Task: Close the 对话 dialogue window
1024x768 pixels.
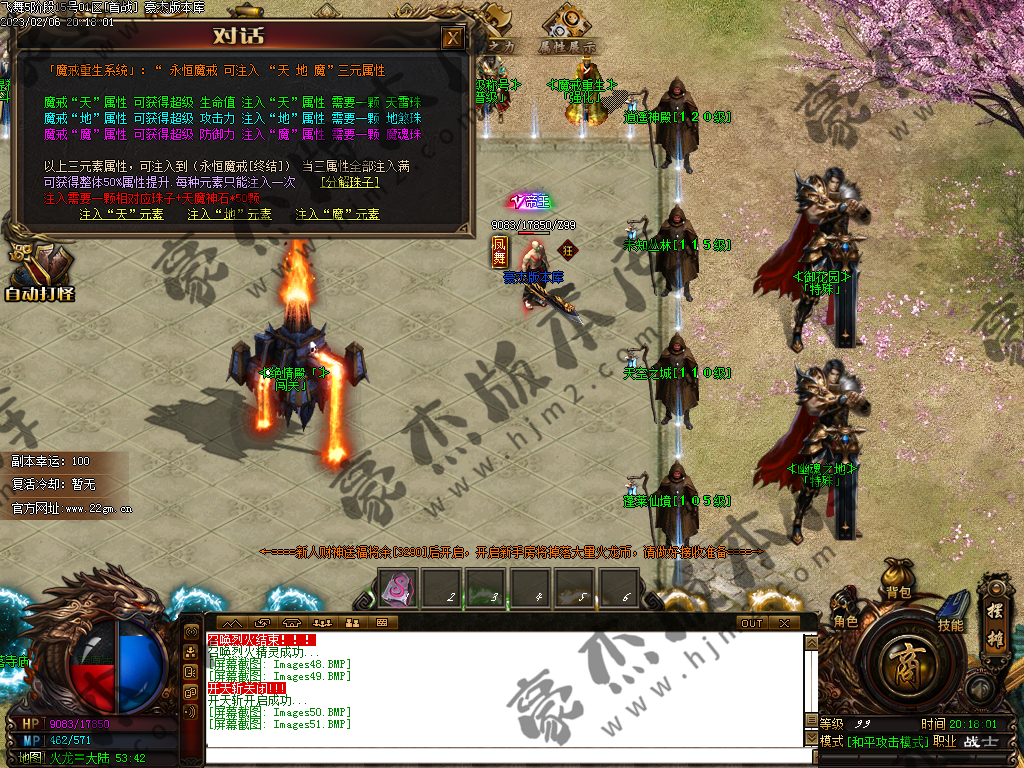Action: click(453, 38)
